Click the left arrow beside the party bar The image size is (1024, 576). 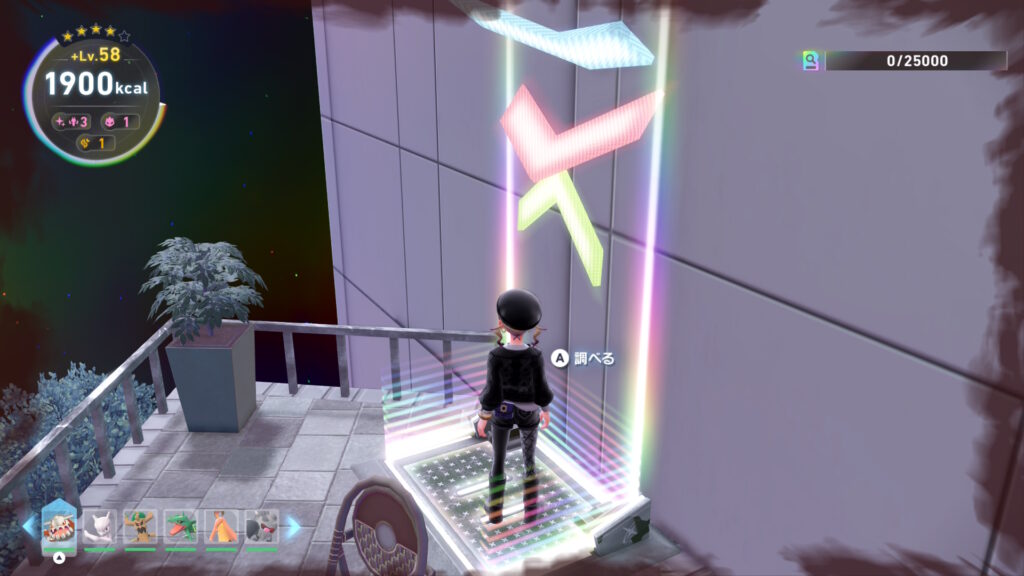28,527
